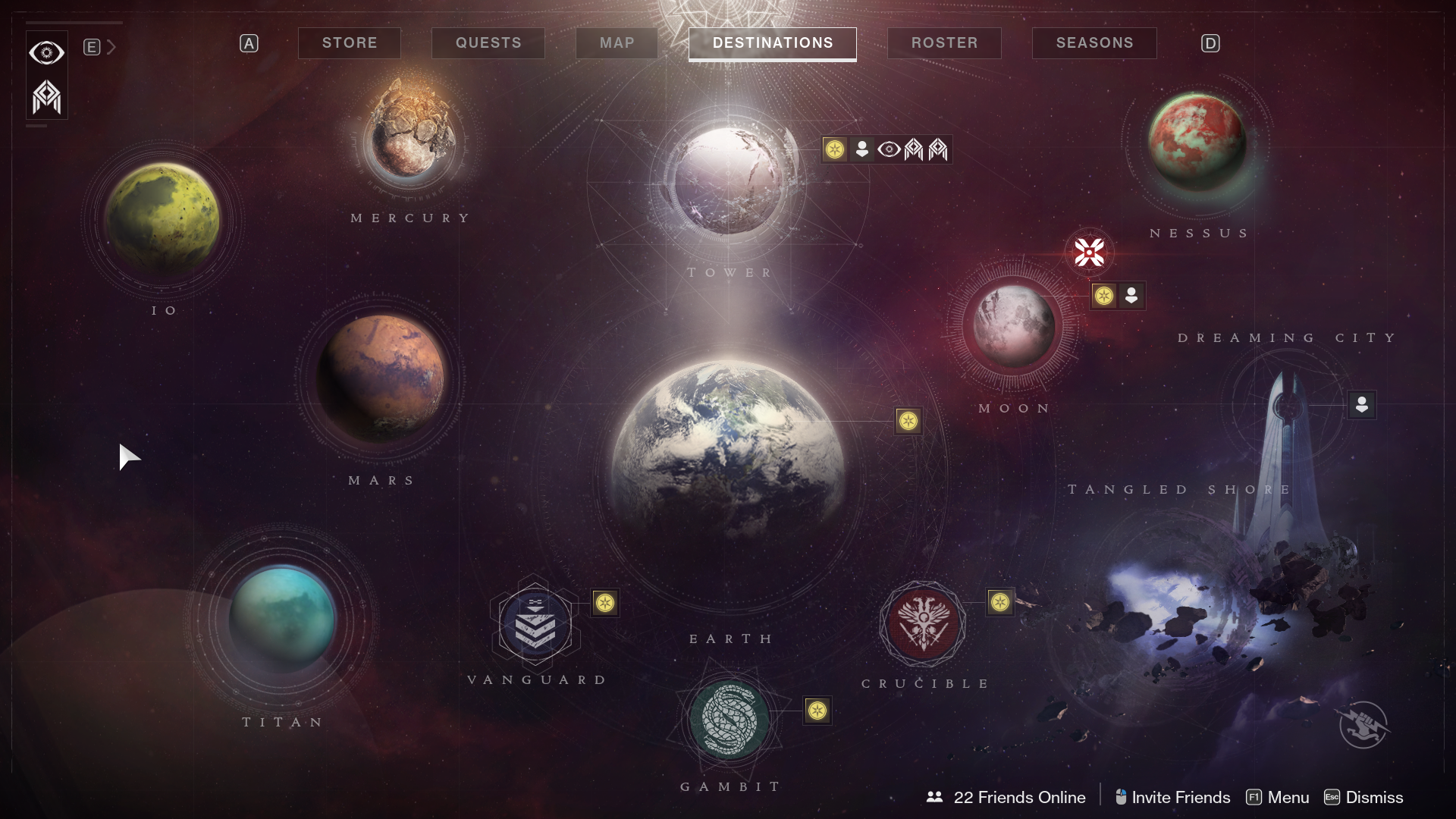The width and height of the screenshot is (1456, 819).
Task: Open the Store tab
Action: (x=350, y=43)
